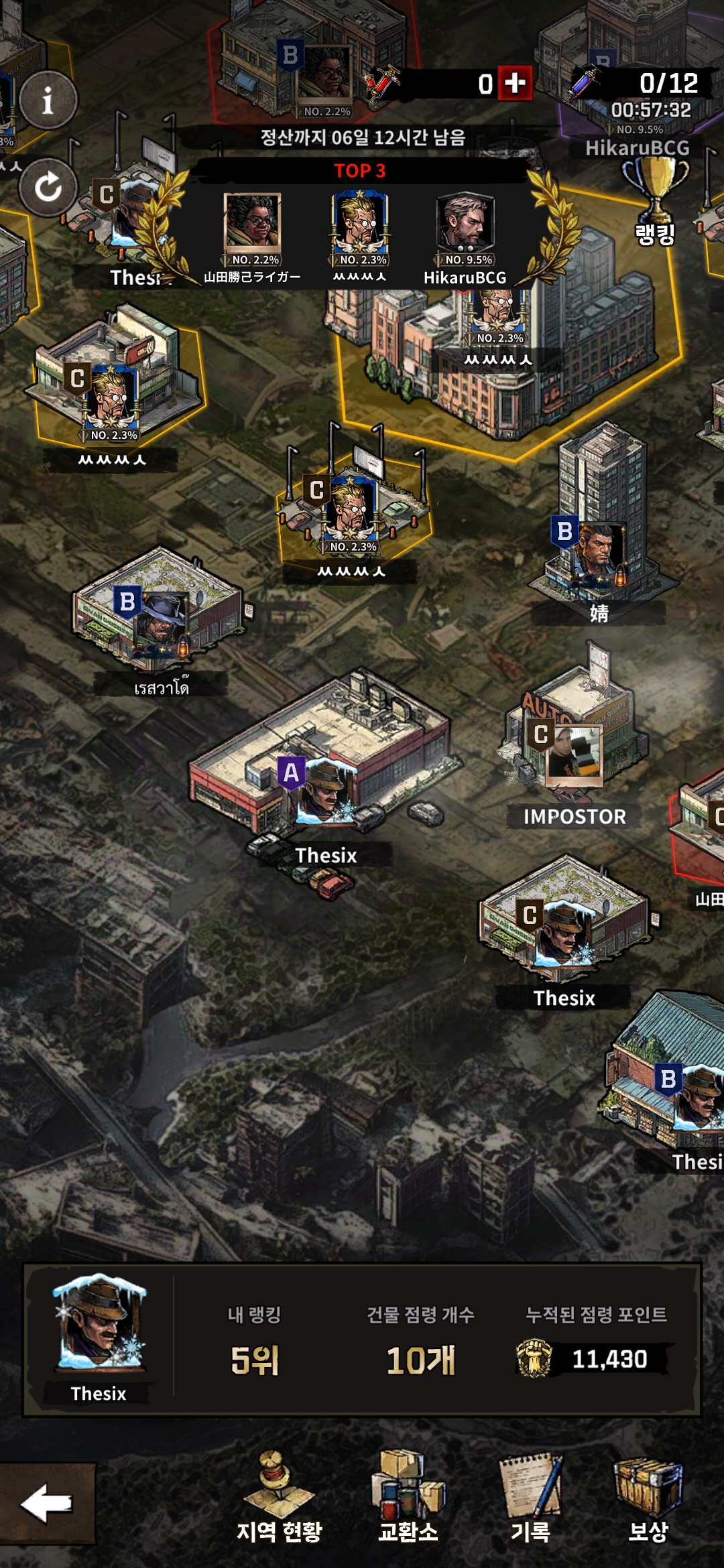The width and height of the screenshot is (724, 1568).
Task: Open the 보상 rewards chest
Action: (x=648, y=1498)
